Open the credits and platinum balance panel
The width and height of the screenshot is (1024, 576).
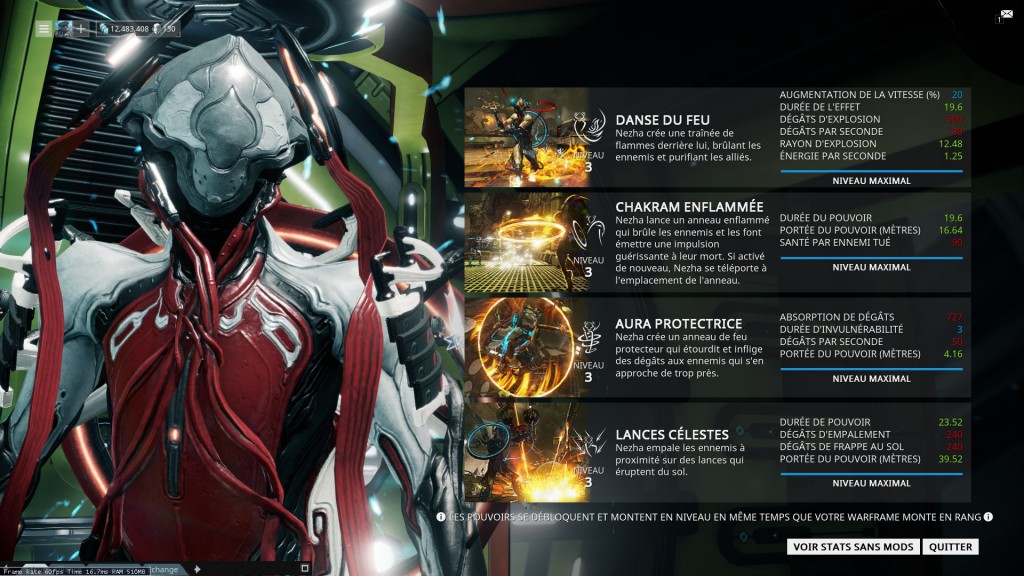click(138, 29)
